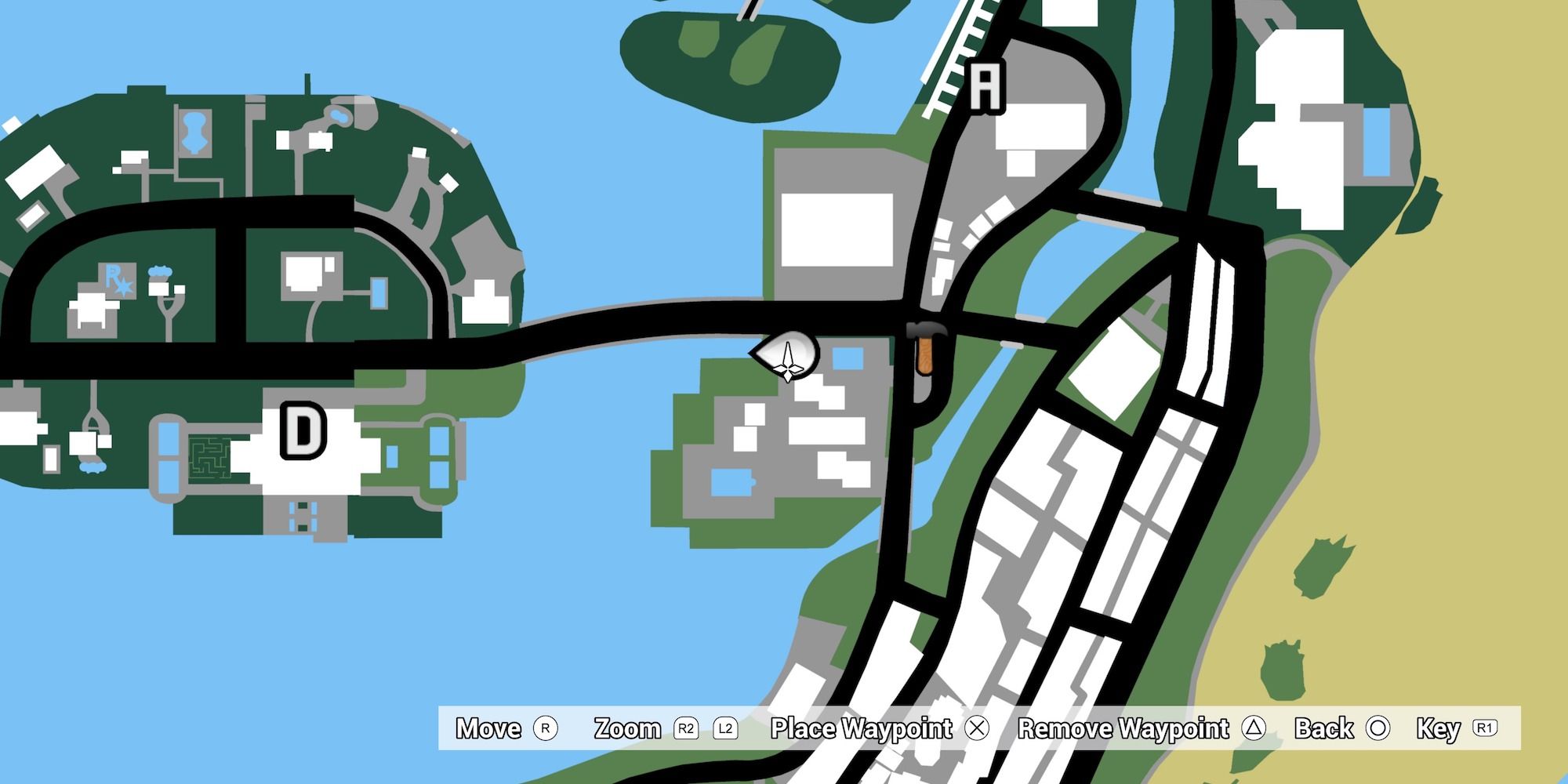This screenshot has width=1568, height=784.
Task: Click the L2 Zoom button icon
Action: pyautogui.click(x=728, y=729)
